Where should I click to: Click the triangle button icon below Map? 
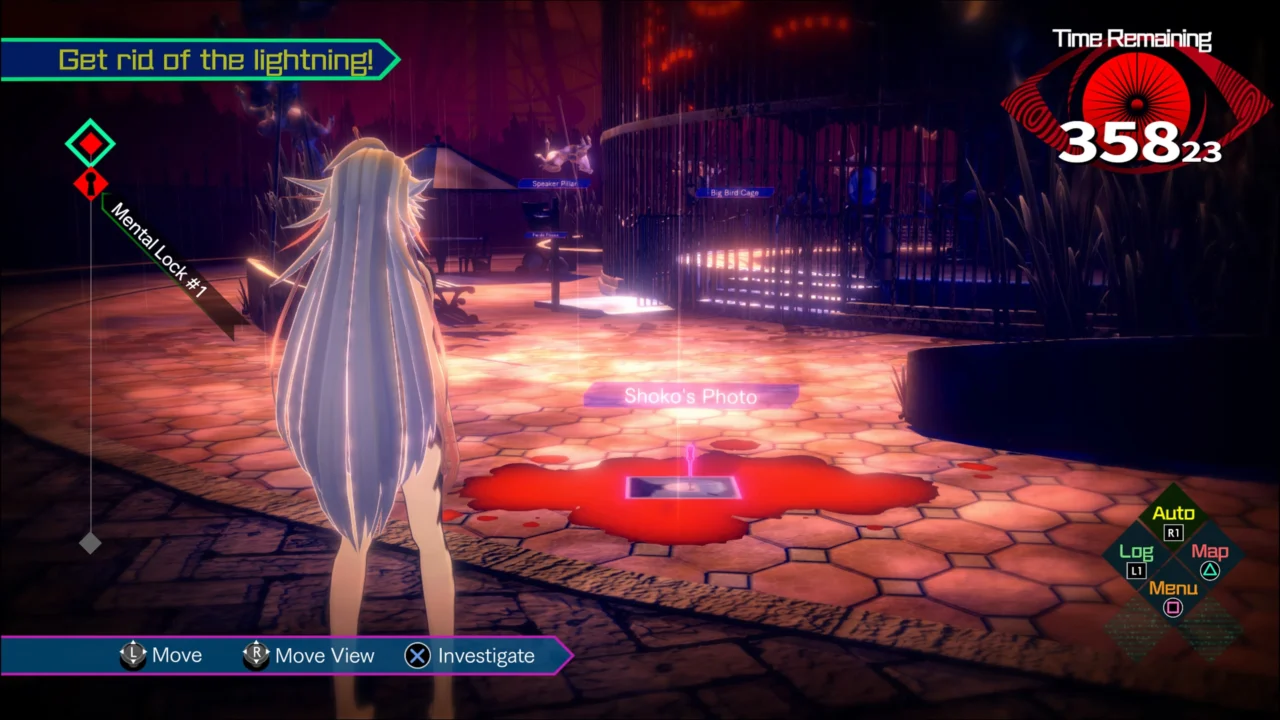[x=1210, y=571]
